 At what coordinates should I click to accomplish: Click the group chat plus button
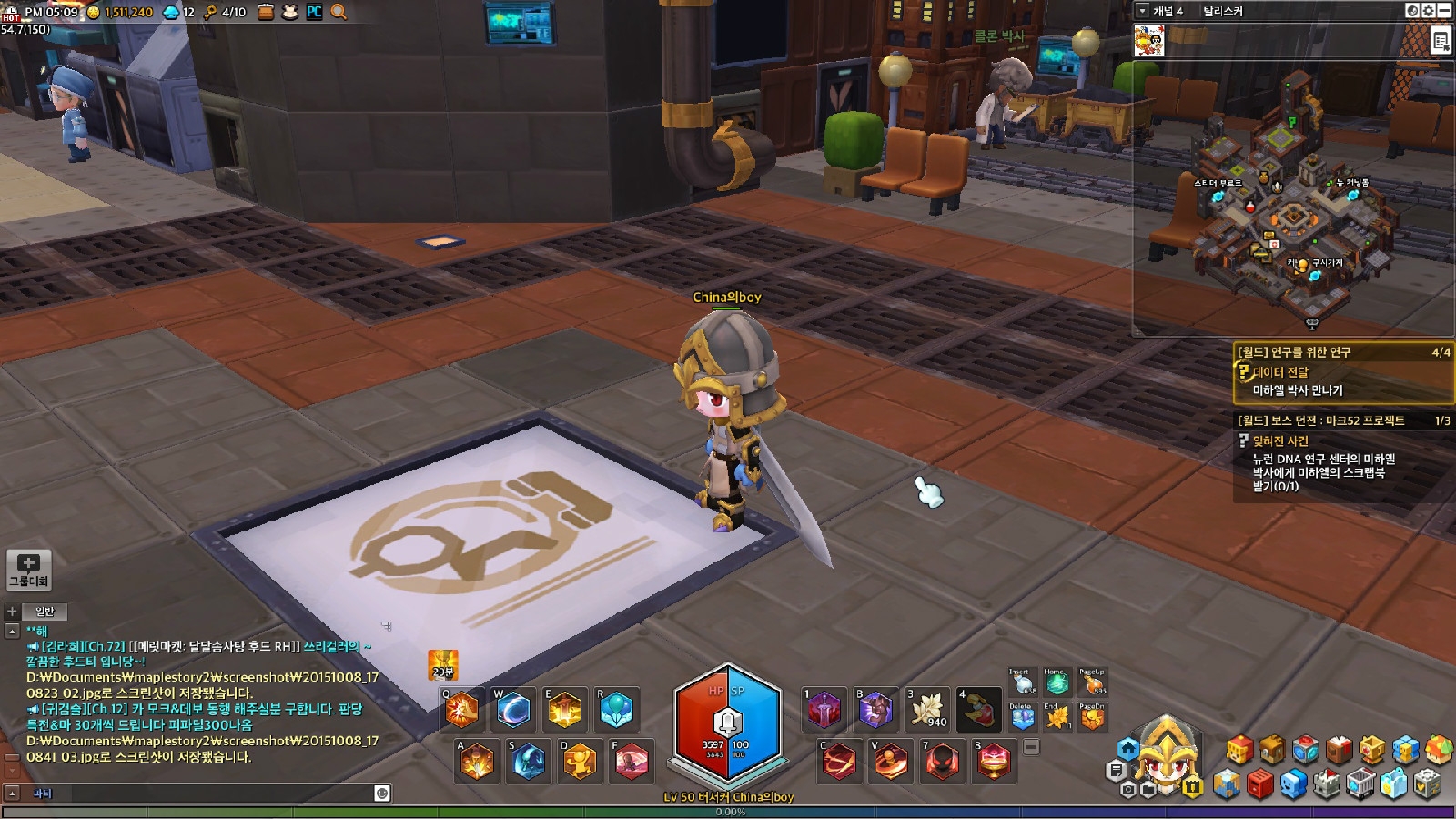click(x=28, y=570)
